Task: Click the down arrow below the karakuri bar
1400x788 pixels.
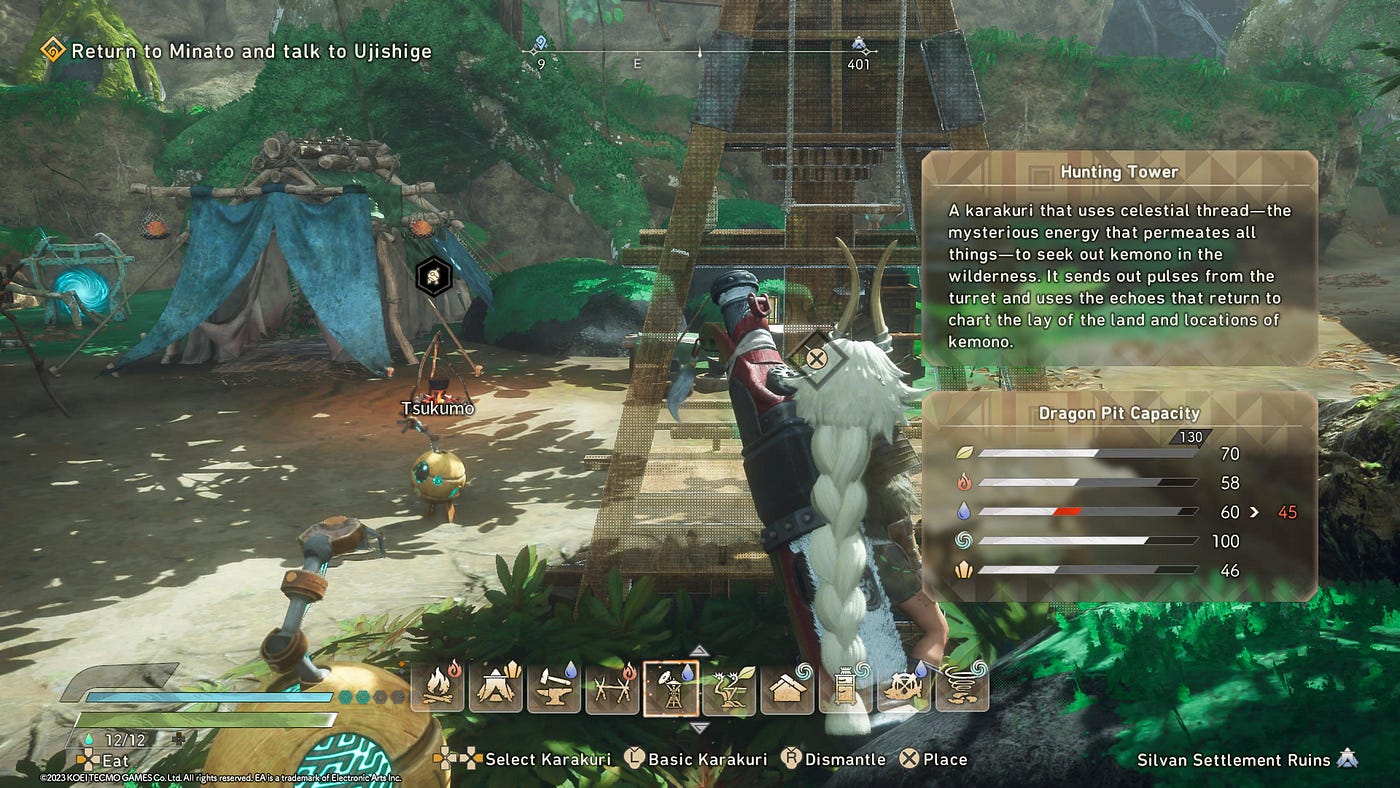Action: point(700,727)
